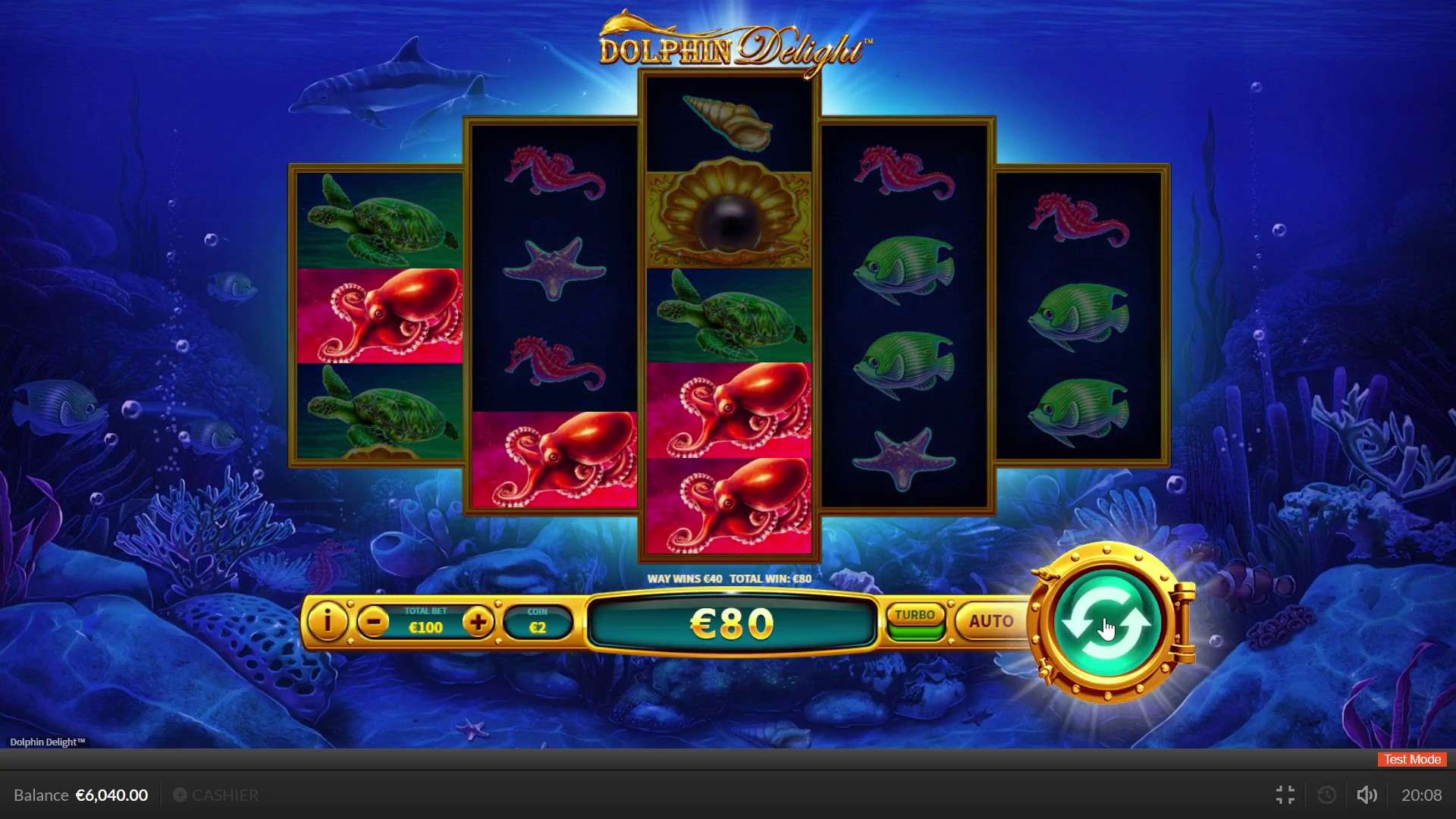Click the Cashier coin icon
This screenshot has width=1456, height=819.
pyautogui.click(x=180, y=795)
